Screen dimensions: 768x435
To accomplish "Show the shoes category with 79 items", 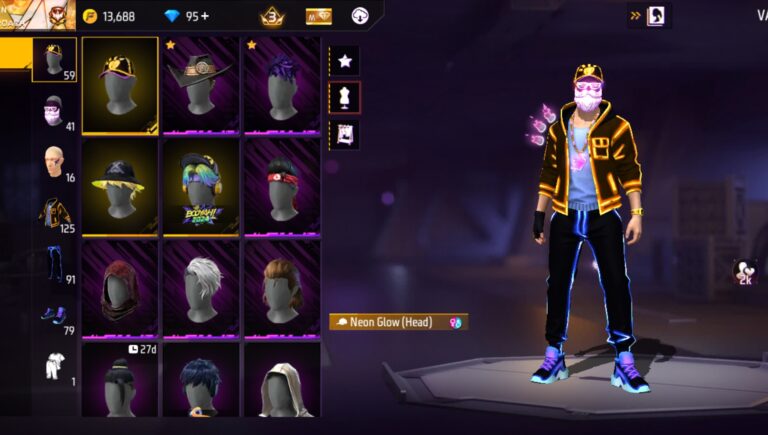I will click(54, 316).
